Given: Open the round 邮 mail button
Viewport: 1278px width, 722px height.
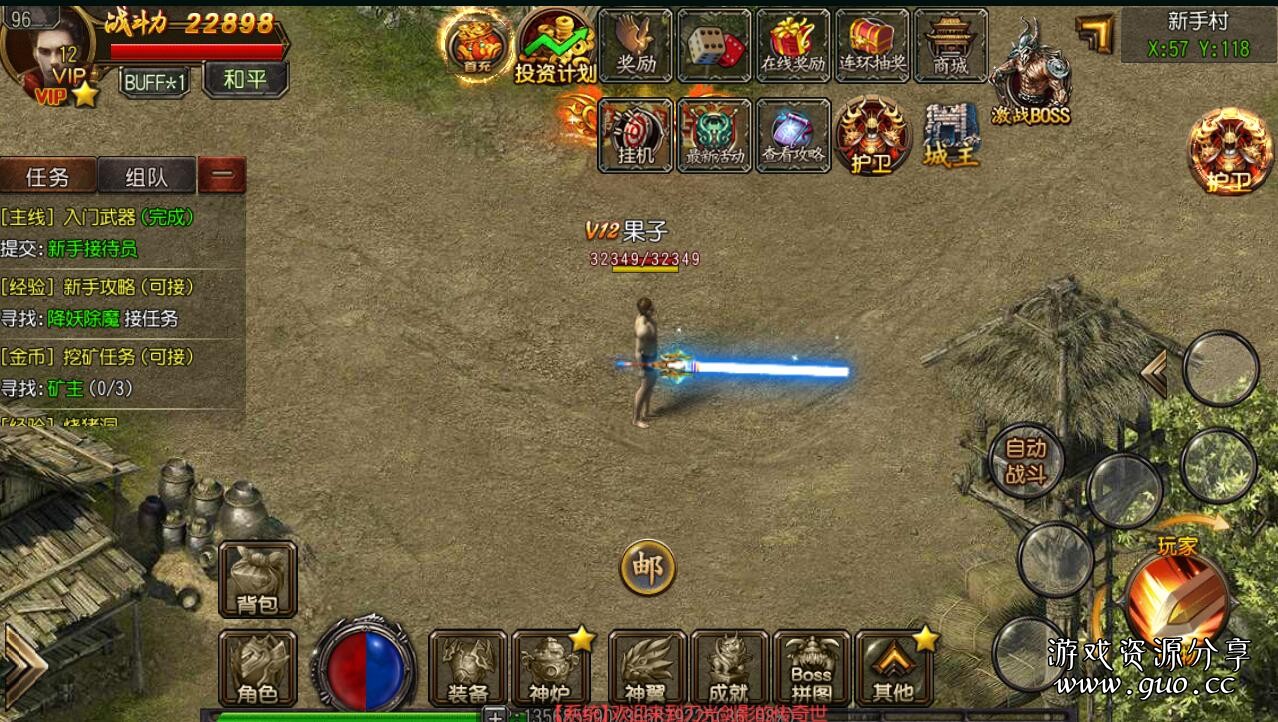Looking at the screenshot, I should coord(648,568).
